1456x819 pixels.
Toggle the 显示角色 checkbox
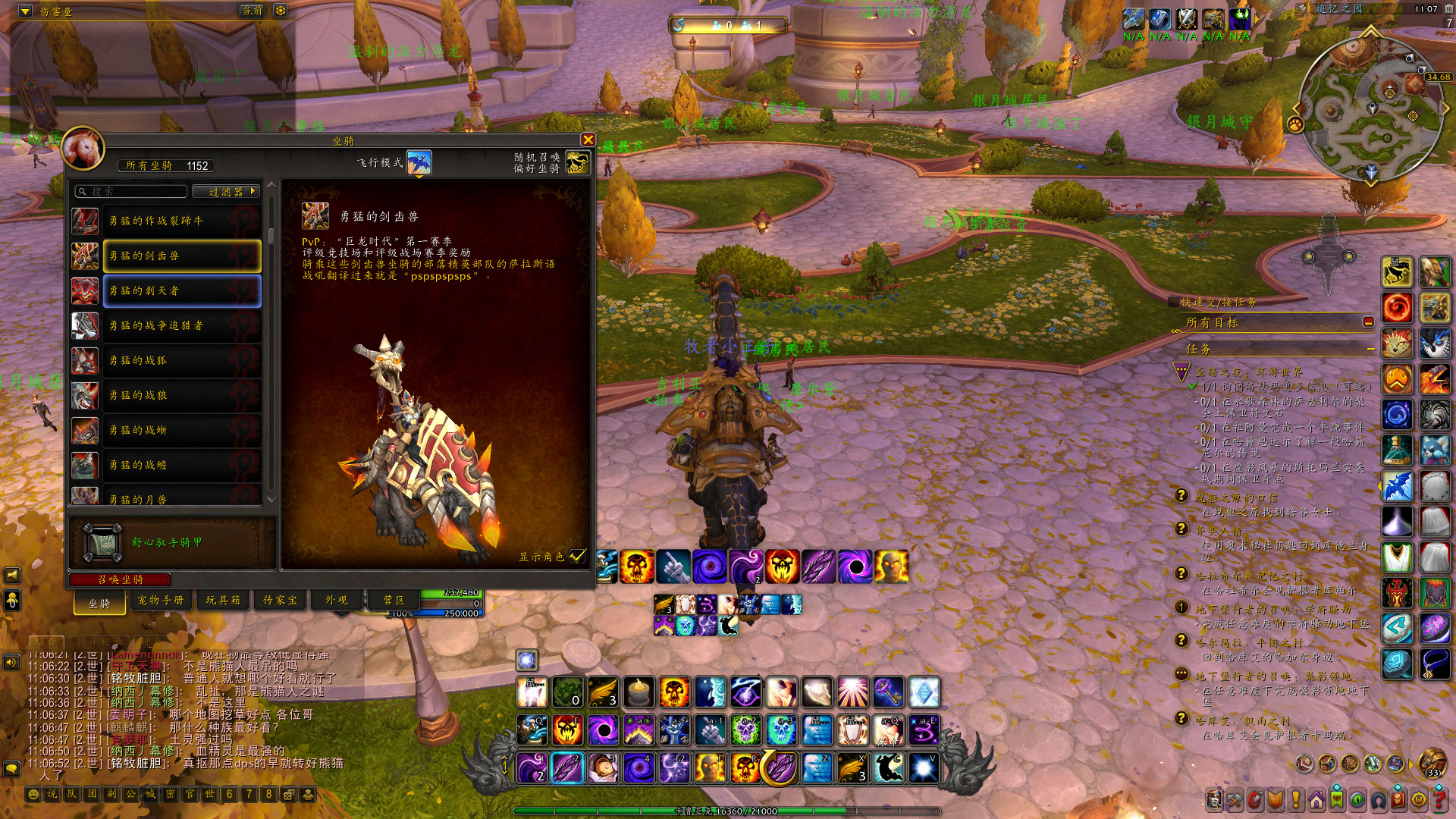pos(578,556)
